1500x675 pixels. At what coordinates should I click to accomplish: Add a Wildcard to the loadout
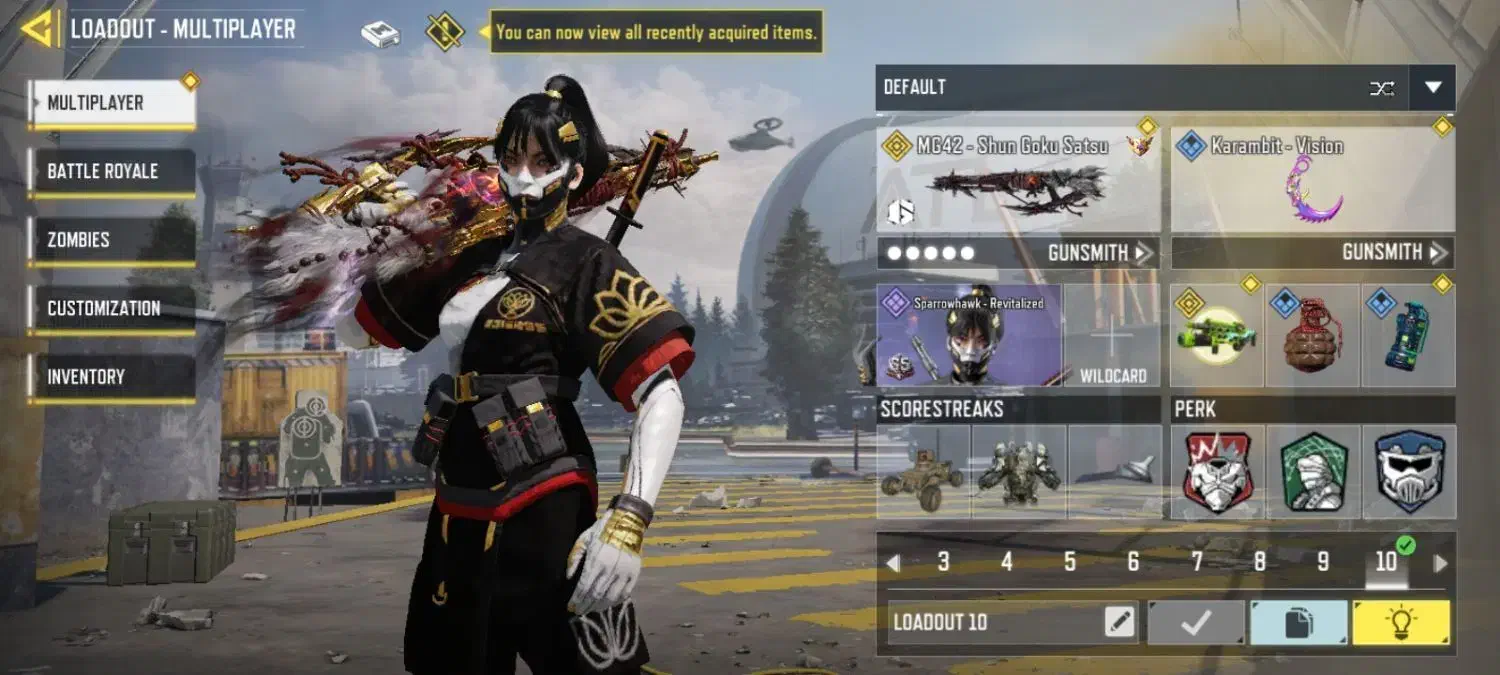(x=1112, y=336)
